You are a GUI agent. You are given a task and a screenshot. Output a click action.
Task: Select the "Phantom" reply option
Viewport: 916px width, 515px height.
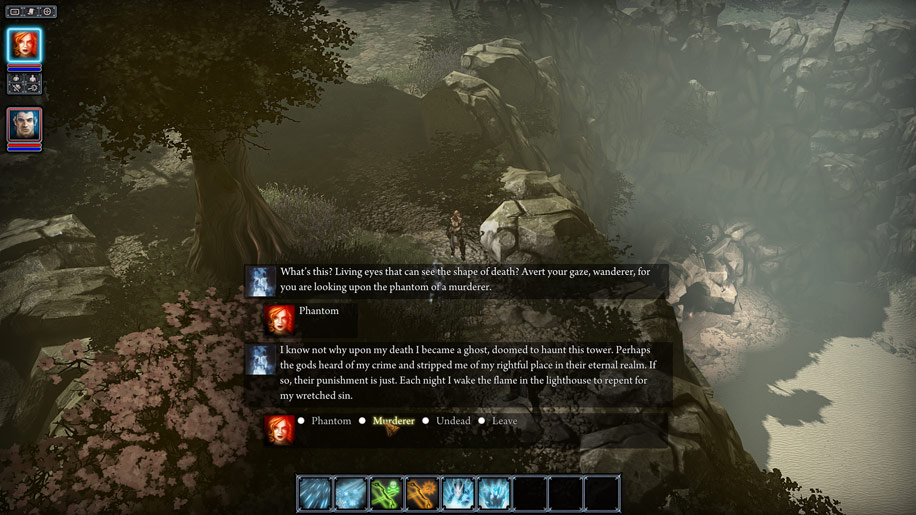click(x=330, y=421)
